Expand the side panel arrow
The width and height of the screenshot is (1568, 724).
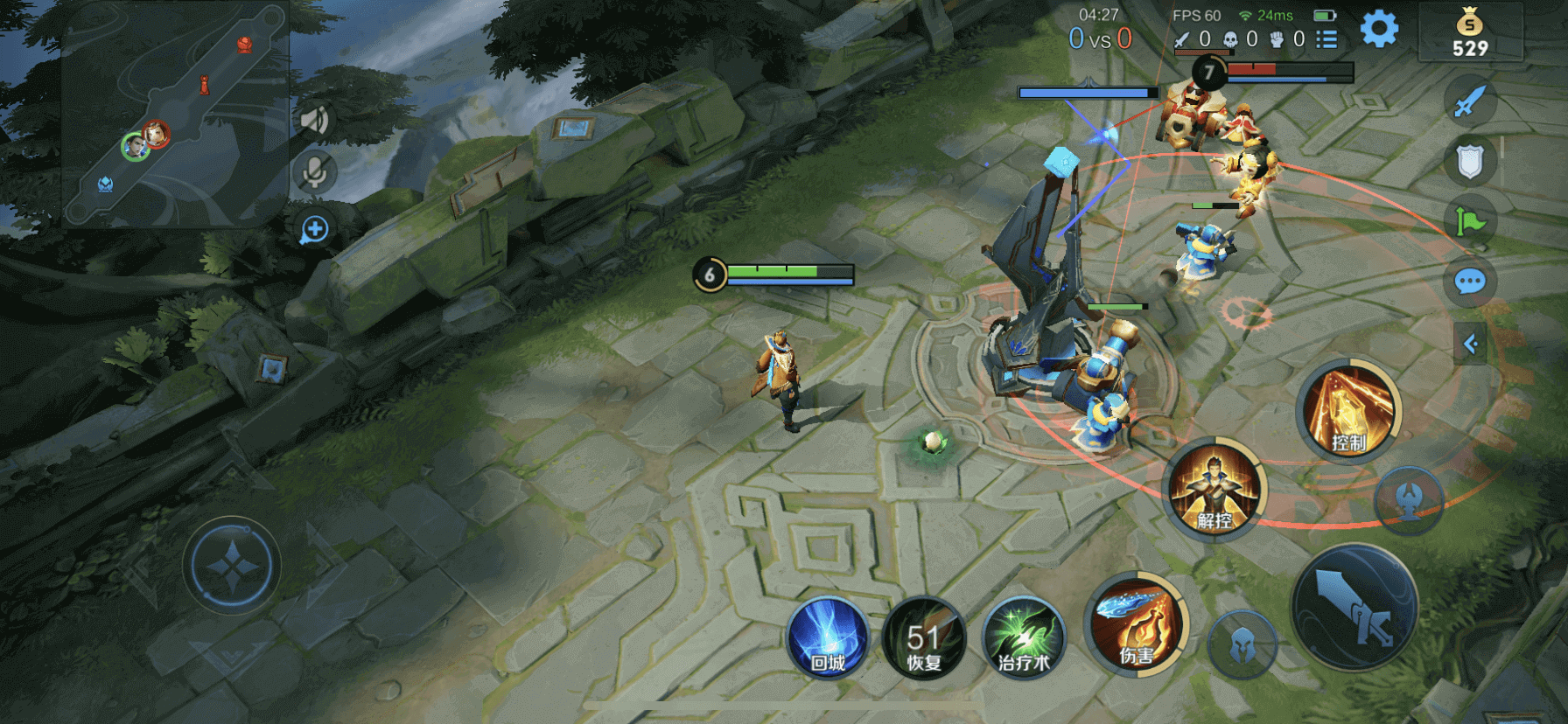tap(1471, 344)
